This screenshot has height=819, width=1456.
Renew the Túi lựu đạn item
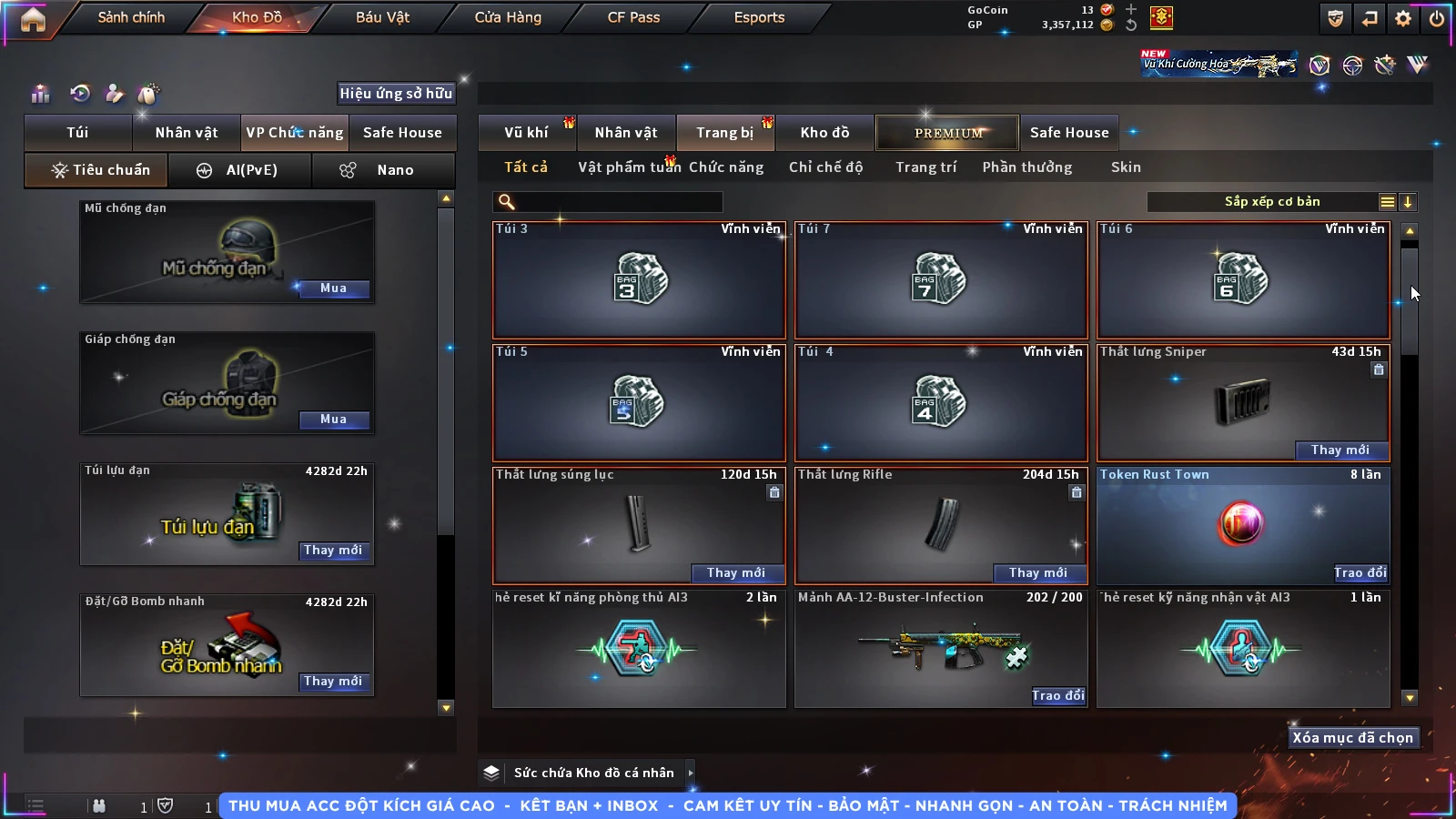333,551
